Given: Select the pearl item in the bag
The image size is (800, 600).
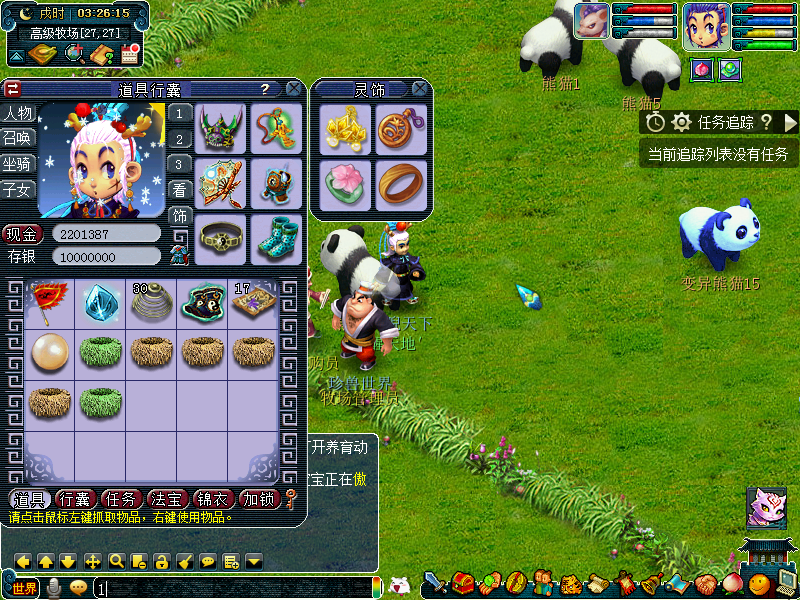Looking at the screenshot, I should 49,353.
